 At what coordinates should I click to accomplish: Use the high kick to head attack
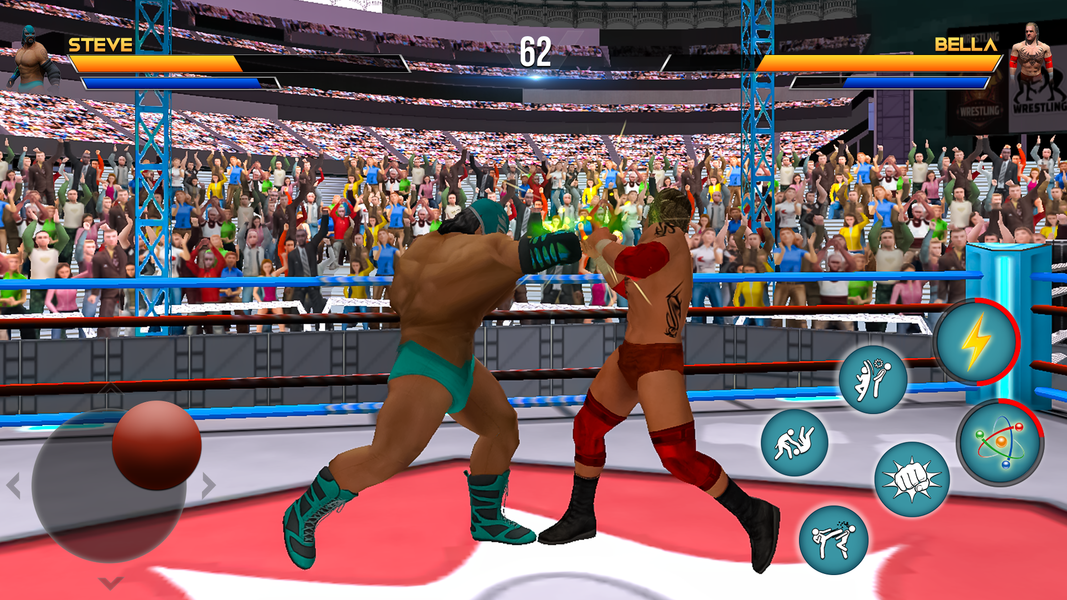[x=872, y=379]
